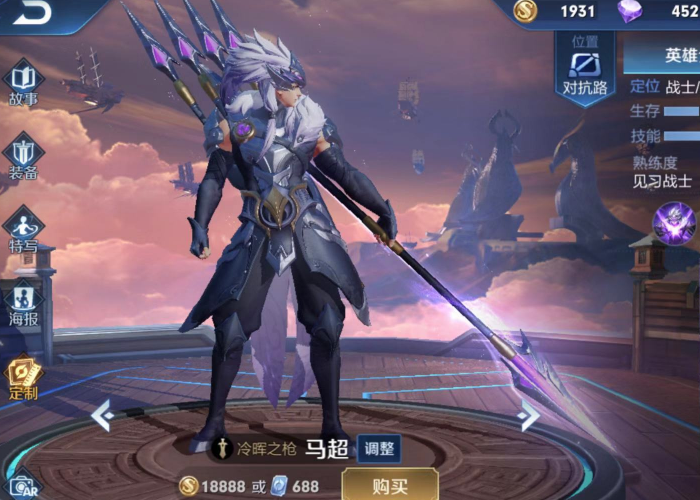
Task: Open the 定制 customization option
Action: [x=23, y=378]
